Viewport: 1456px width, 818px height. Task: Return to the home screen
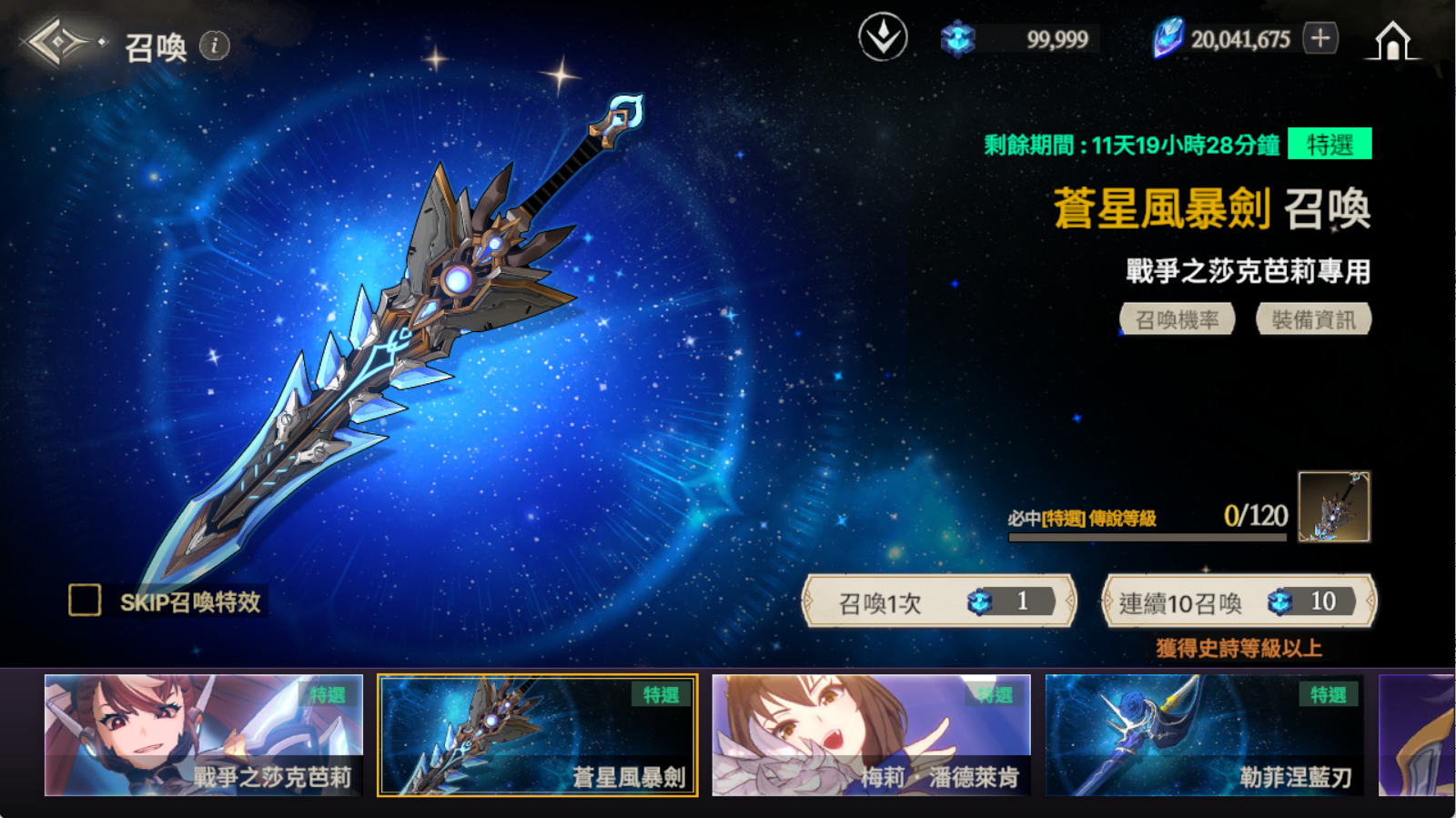click(1392, 41)
